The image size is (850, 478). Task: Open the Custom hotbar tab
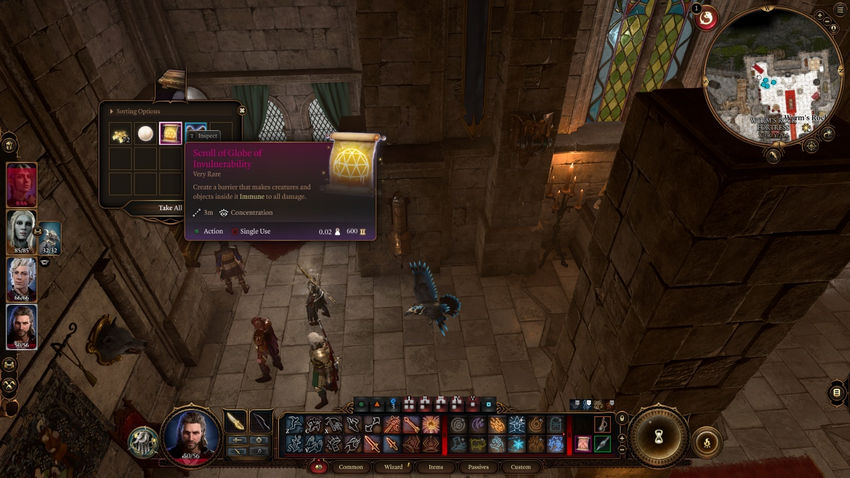[521, 466]
